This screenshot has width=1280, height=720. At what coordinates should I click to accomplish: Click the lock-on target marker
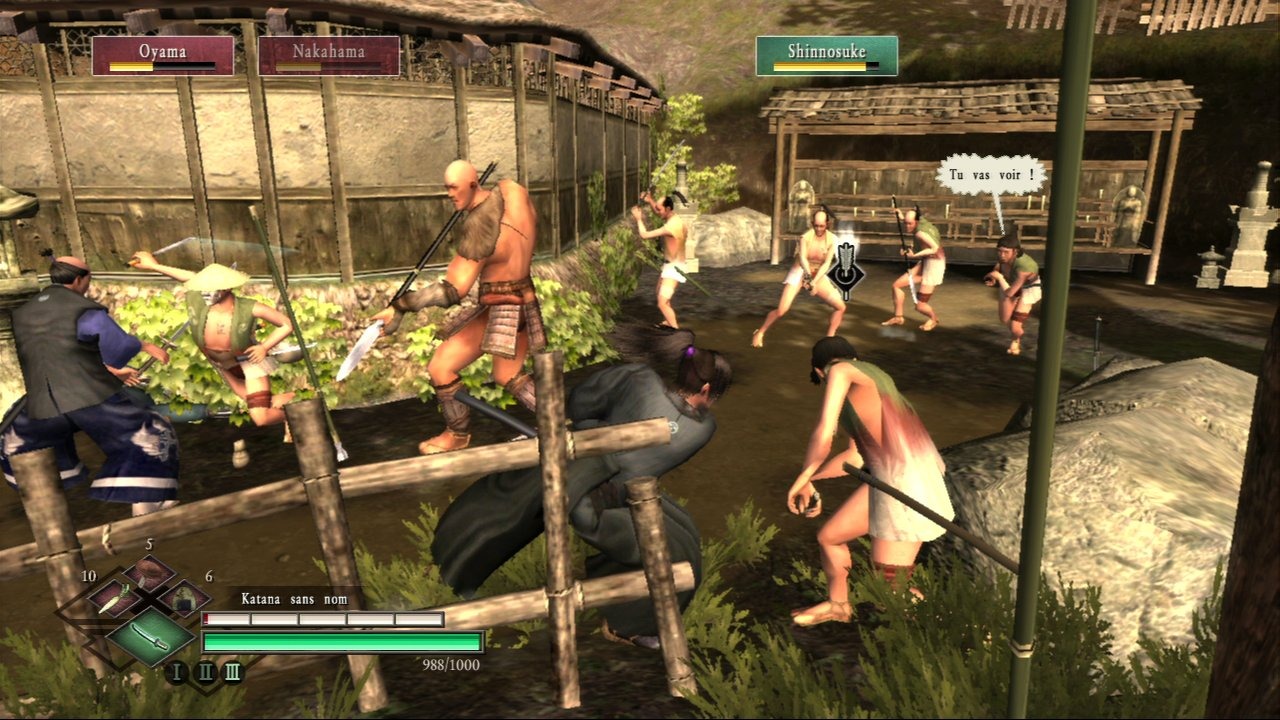(846, 270)
